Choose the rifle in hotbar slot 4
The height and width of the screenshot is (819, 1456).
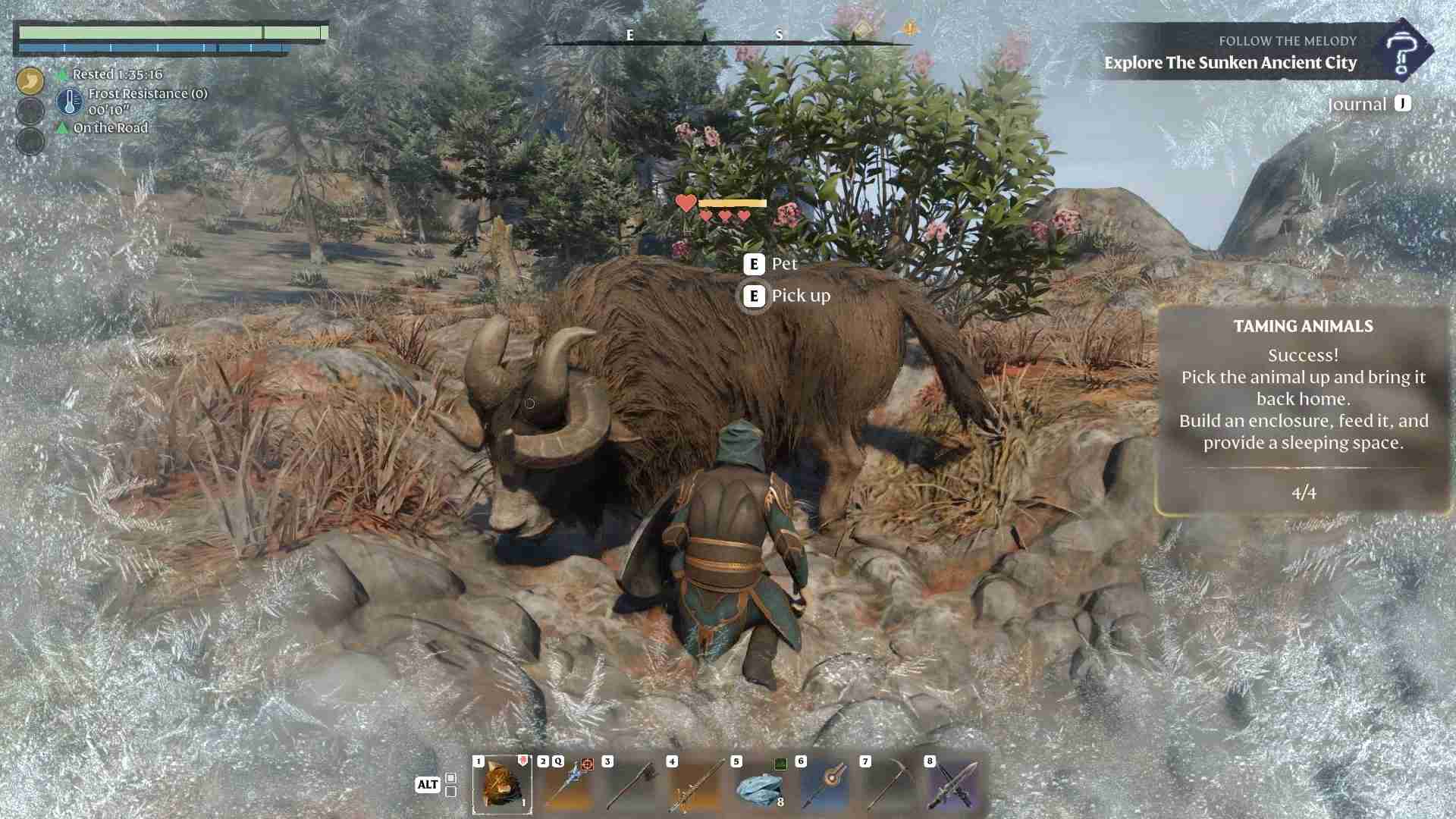pos(696,789)
